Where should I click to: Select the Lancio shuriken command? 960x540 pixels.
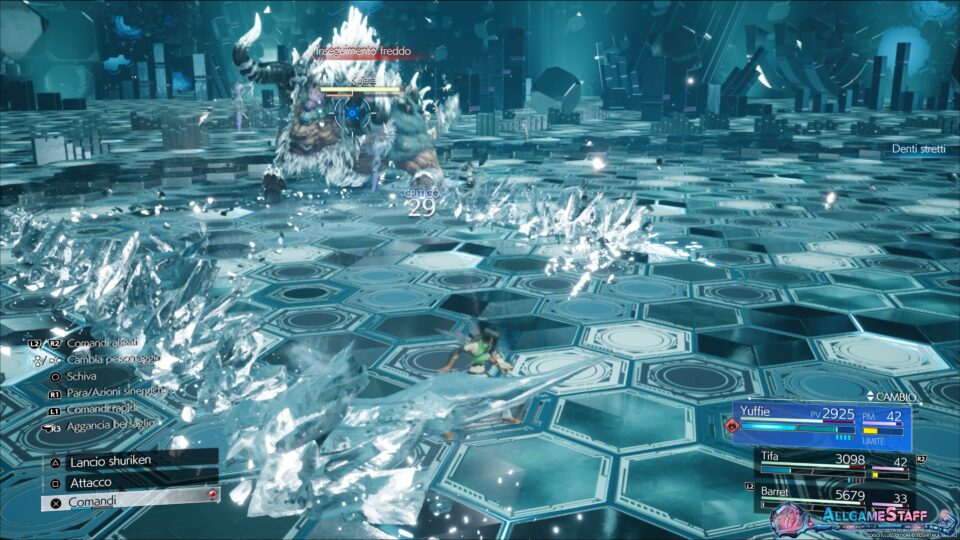click(x=130, y=462)
